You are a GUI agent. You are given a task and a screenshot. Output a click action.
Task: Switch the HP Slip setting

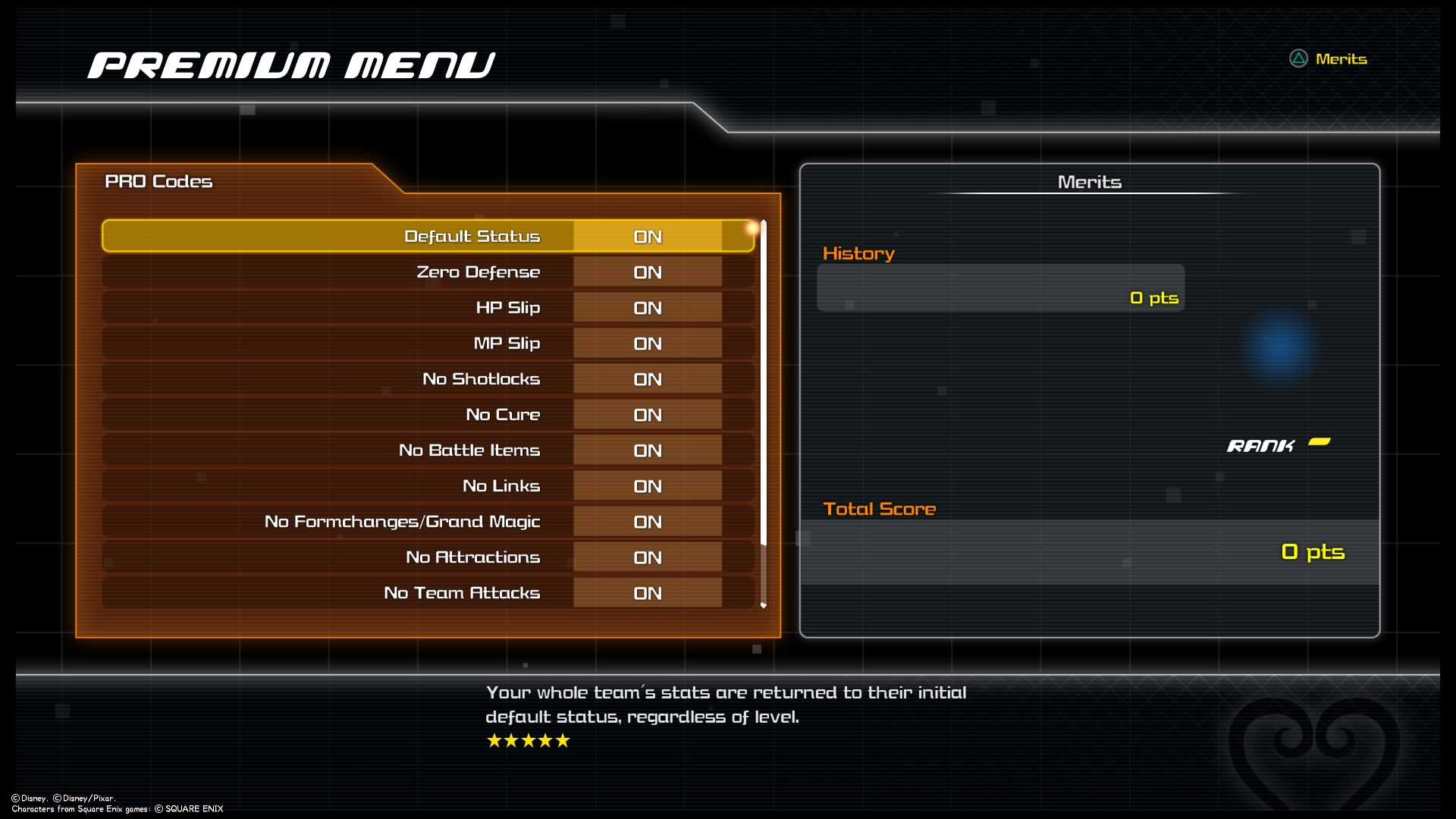(x=647, y=308)
